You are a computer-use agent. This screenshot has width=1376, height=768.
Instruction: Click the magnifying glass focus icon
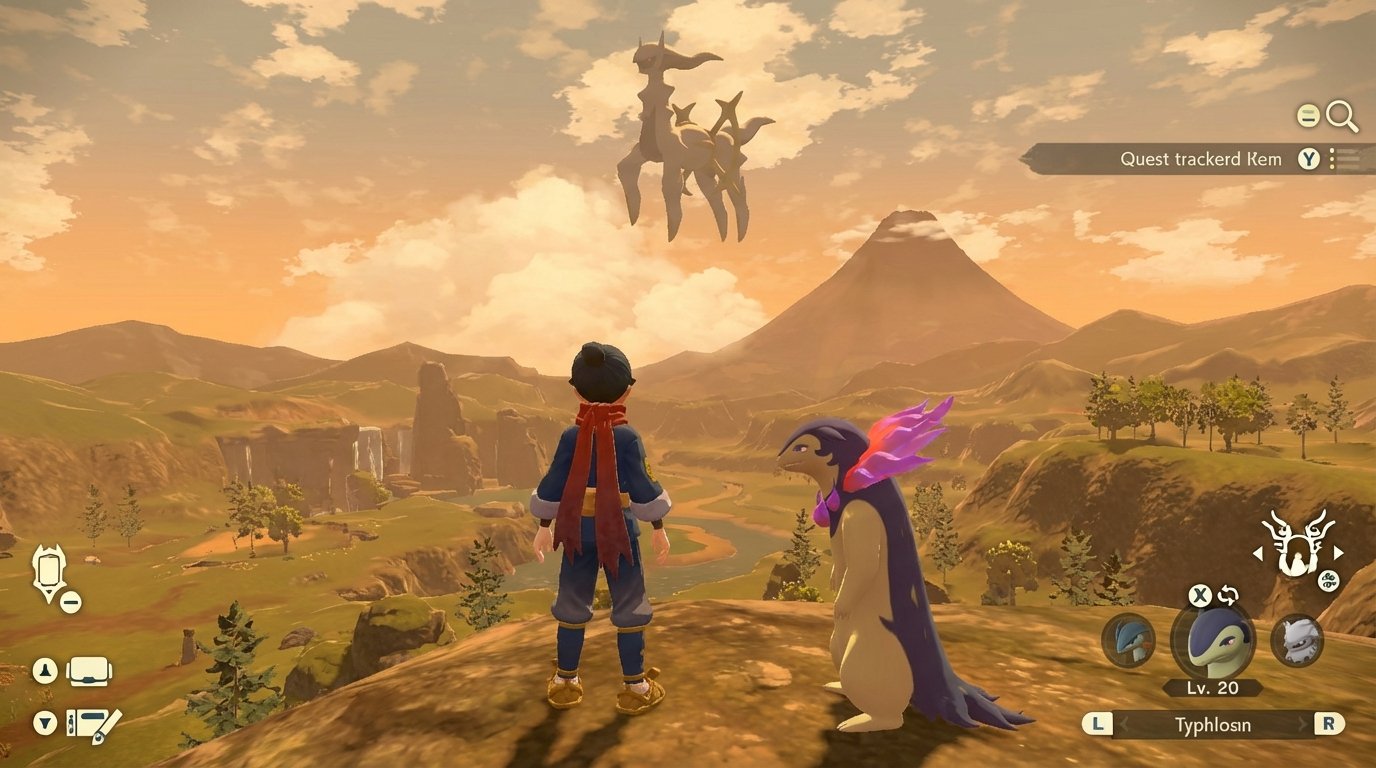1342,117
